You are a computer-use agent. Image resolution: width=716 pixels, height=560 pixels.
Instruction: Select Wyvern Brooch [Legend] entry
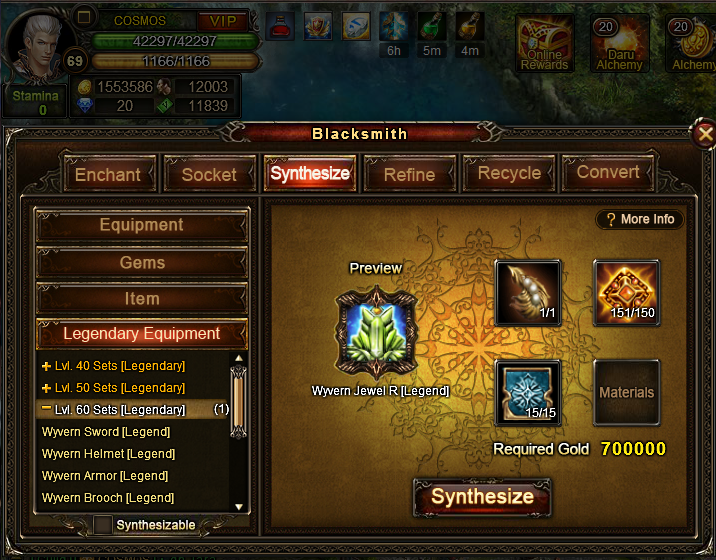point(108,498)
